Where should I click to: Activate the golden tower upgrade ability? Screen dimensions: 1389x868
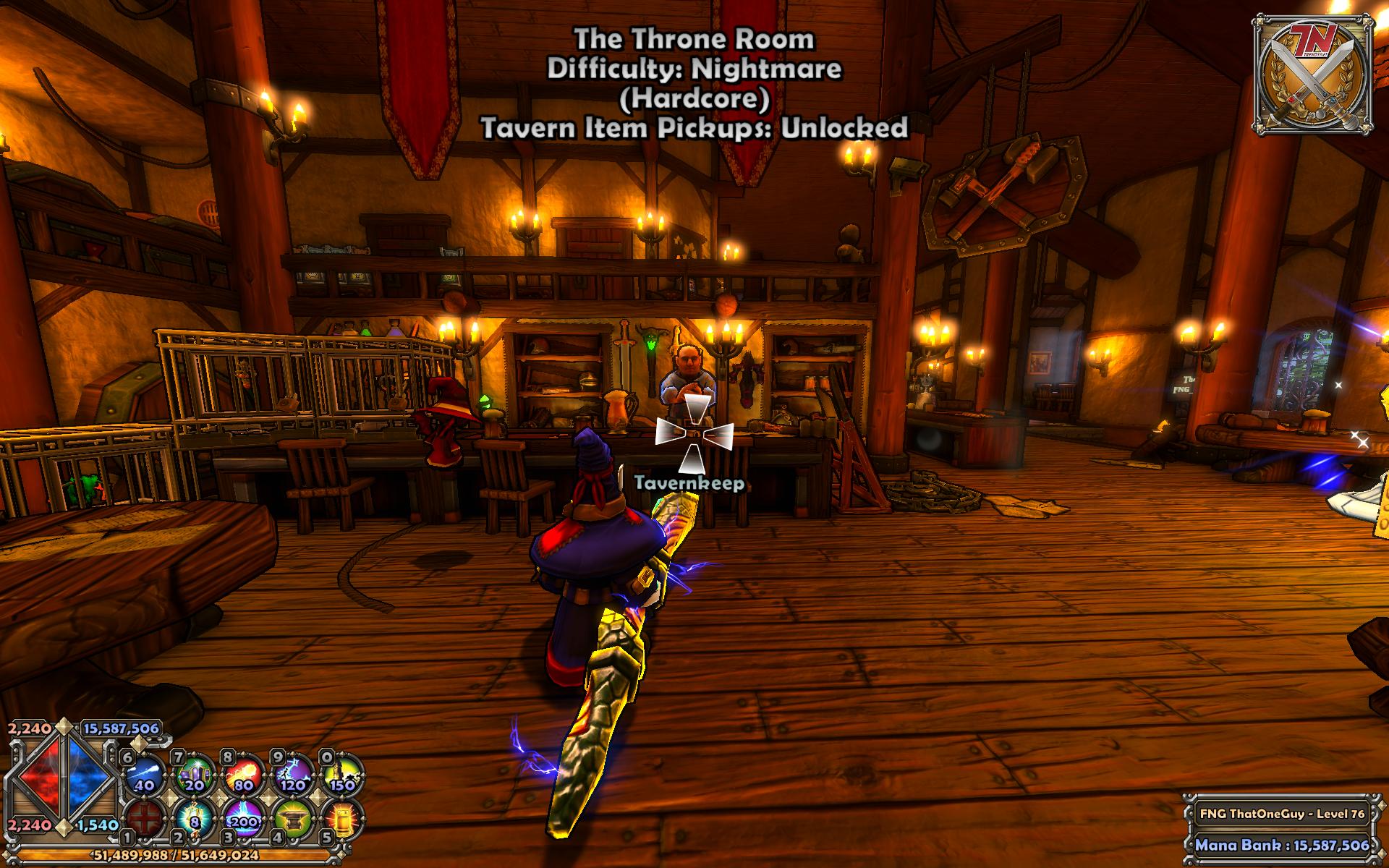point(342,819)
